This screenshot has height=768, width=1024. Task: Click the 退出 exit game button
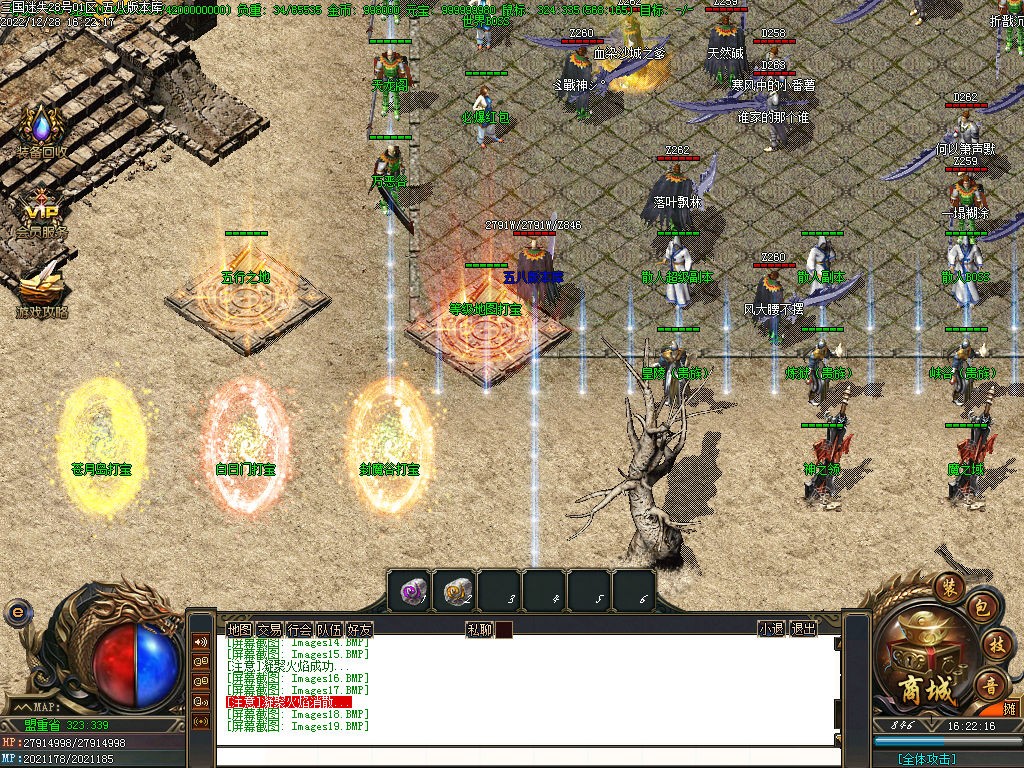(x=803, y=629)
